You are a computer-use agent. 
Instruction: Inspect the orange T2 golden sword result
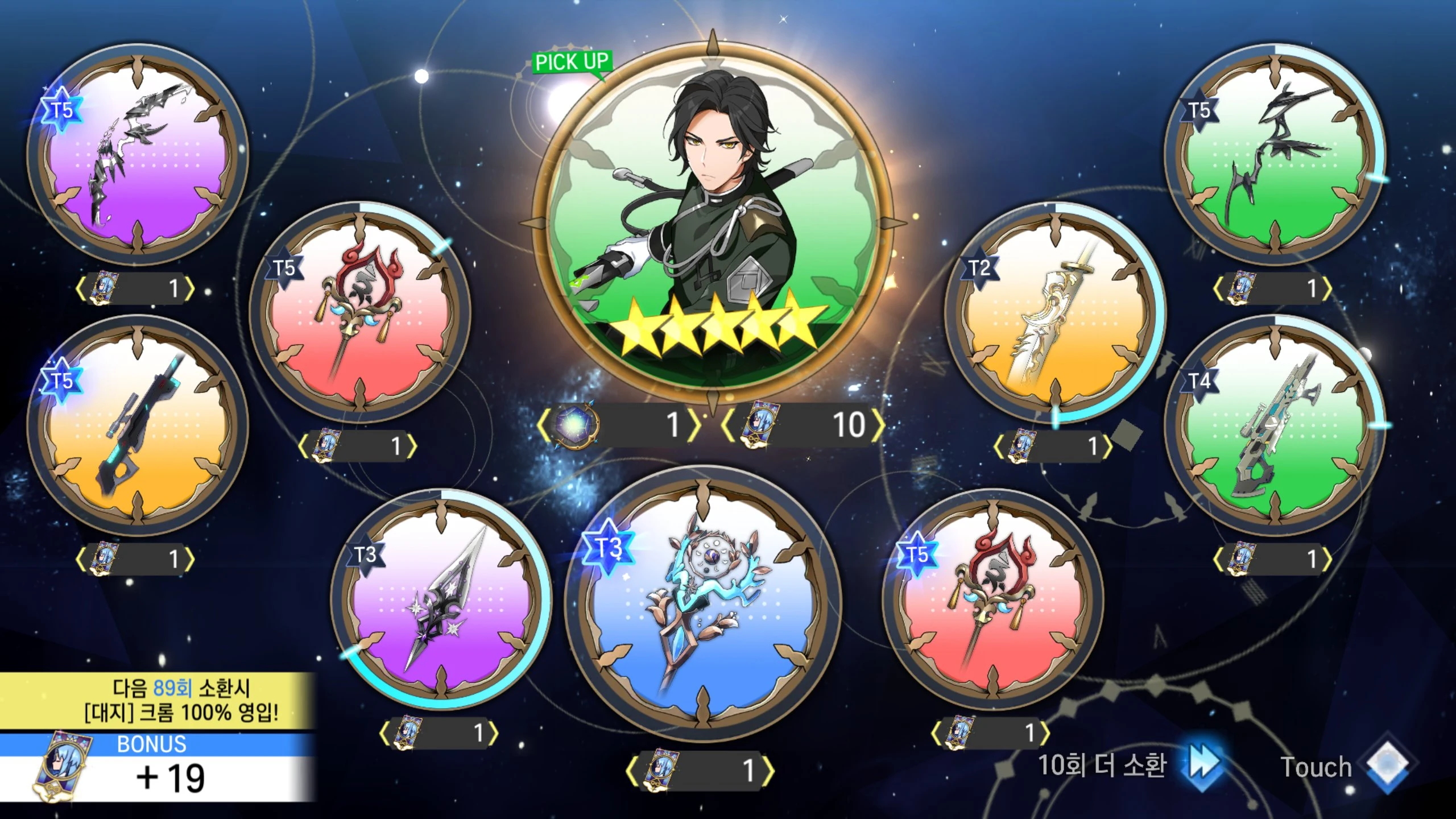coord(1055,312)
